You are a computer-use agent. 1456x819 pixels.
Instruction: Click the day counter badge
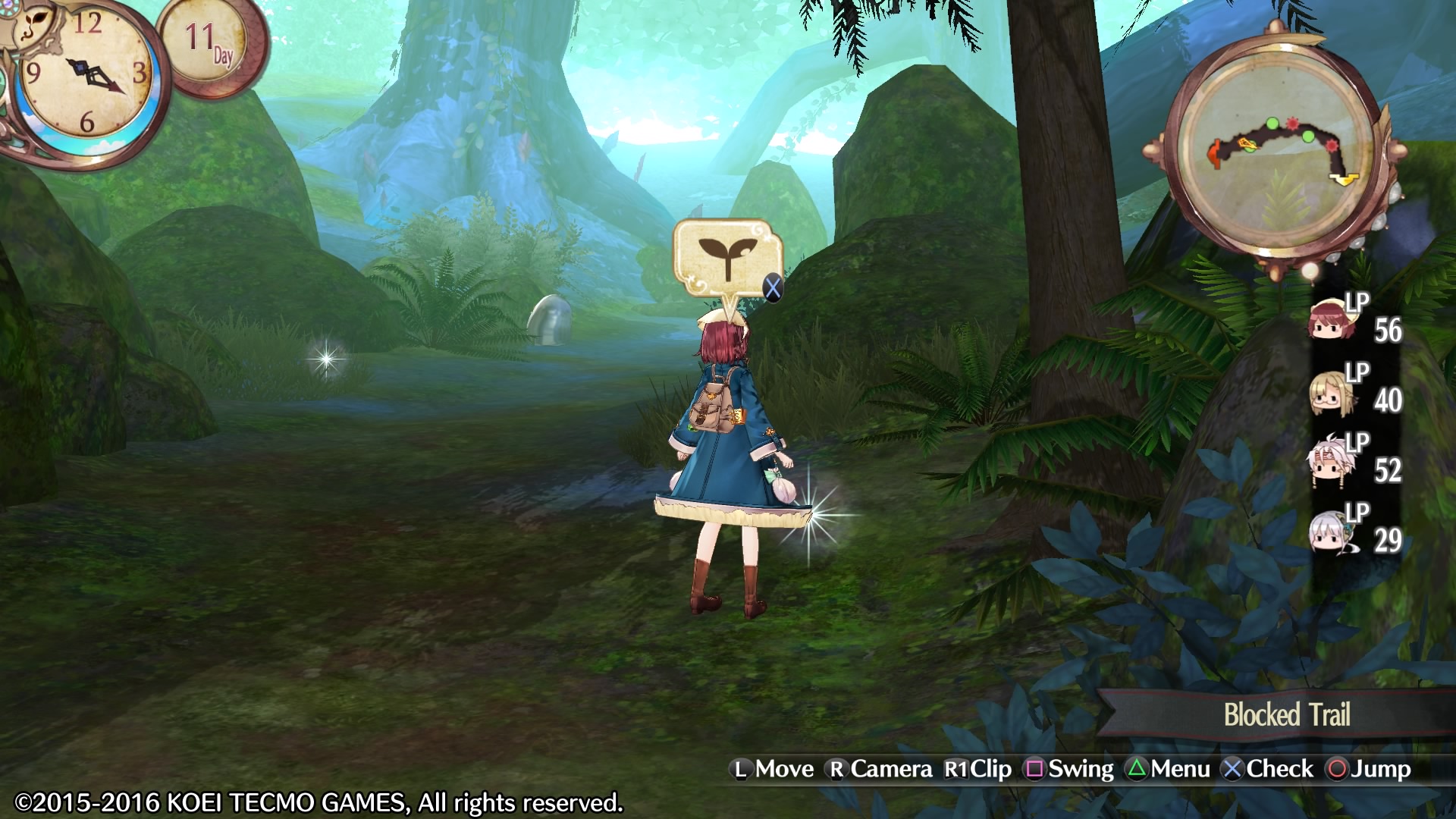[211, 44]
